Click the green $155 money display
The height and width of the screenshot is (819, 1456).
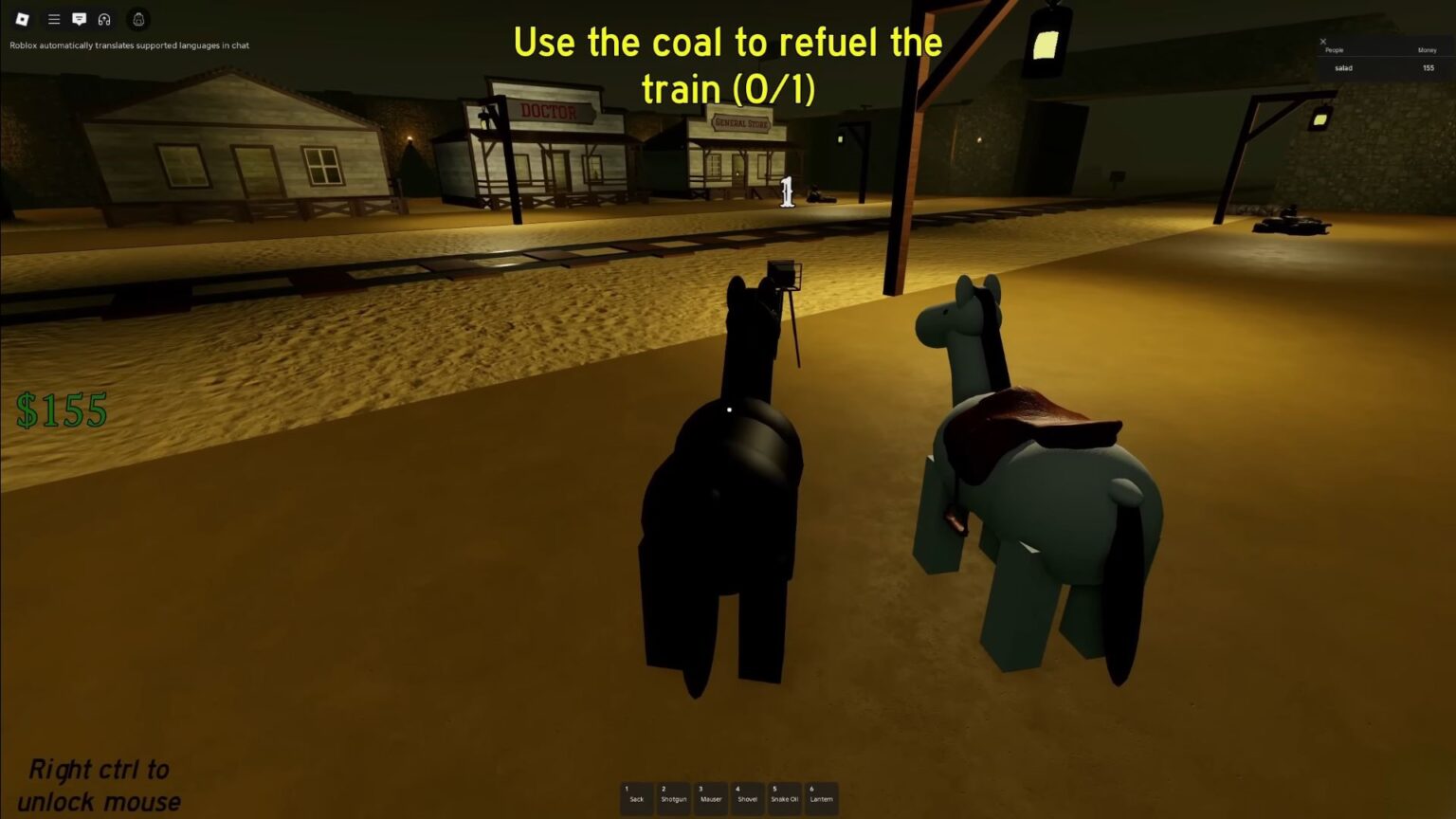62,409
